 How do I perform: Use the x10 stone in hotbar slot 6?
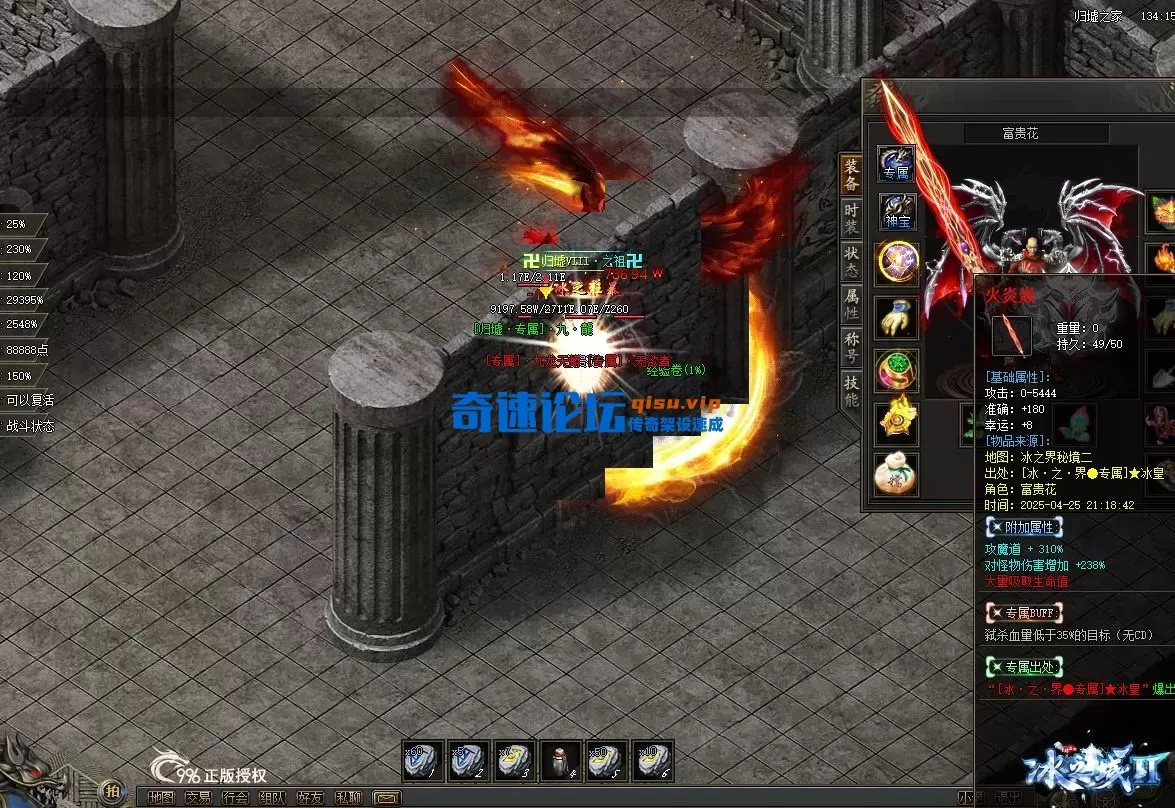[x=652, y=761]
